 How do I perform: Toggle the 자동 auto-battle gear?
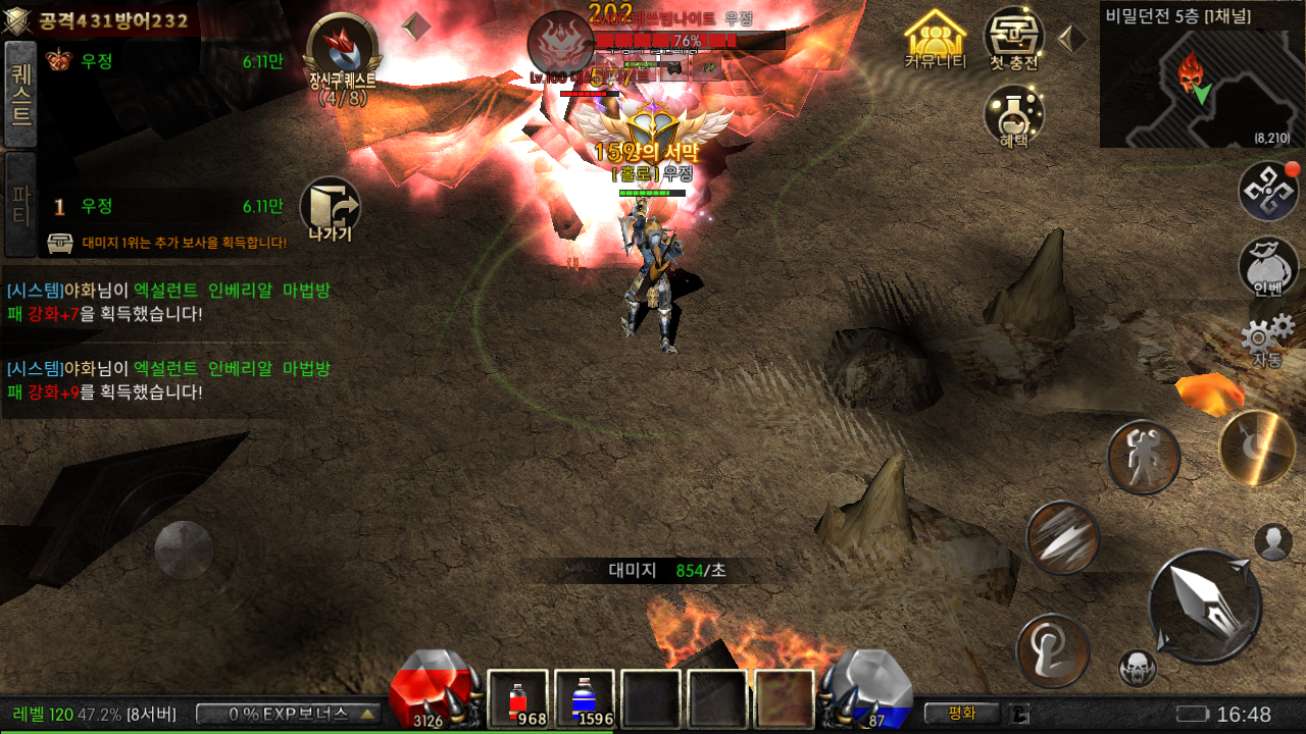(1268, 336)
